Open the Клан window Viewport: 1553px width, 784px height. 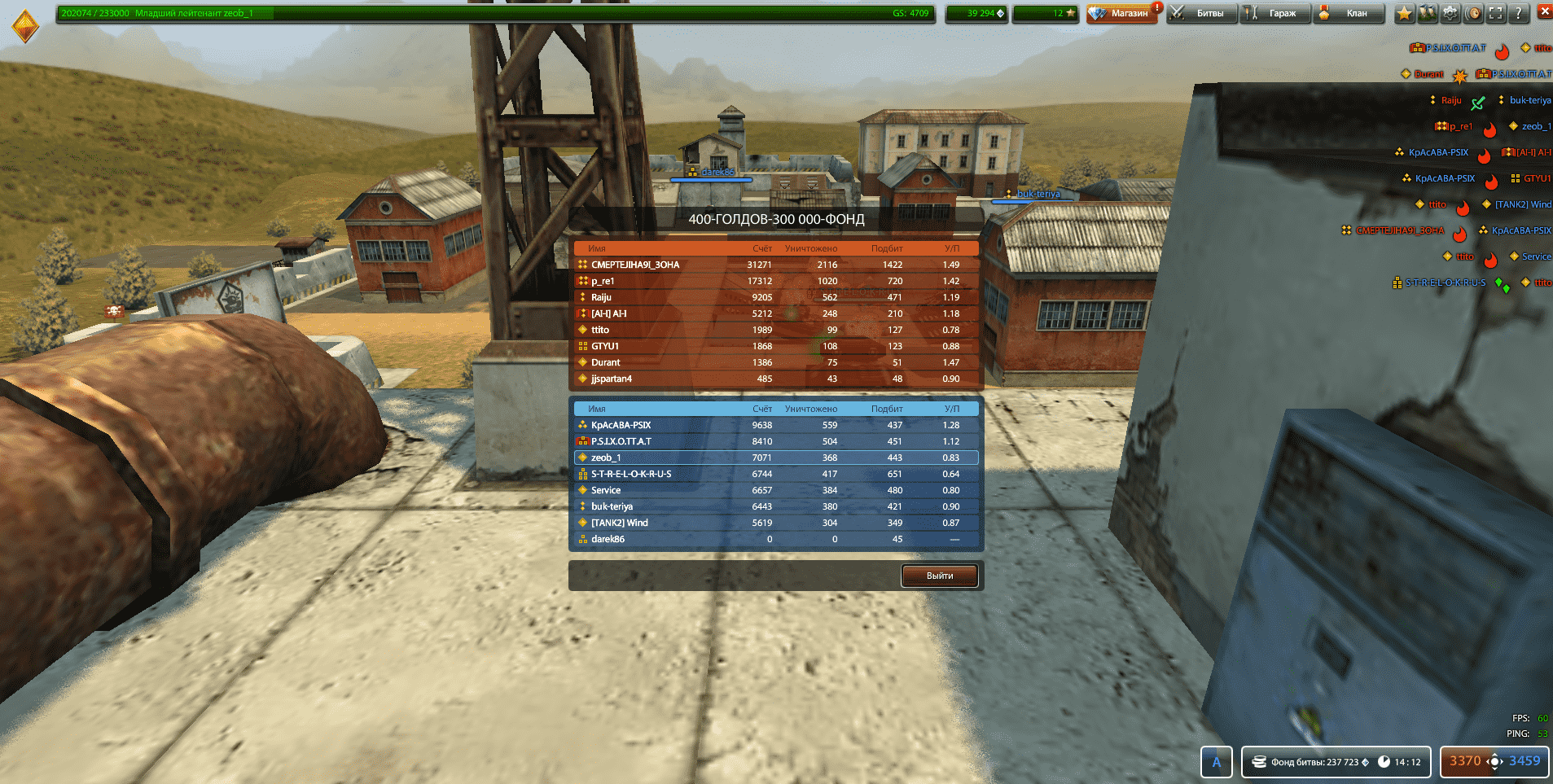1348,13
